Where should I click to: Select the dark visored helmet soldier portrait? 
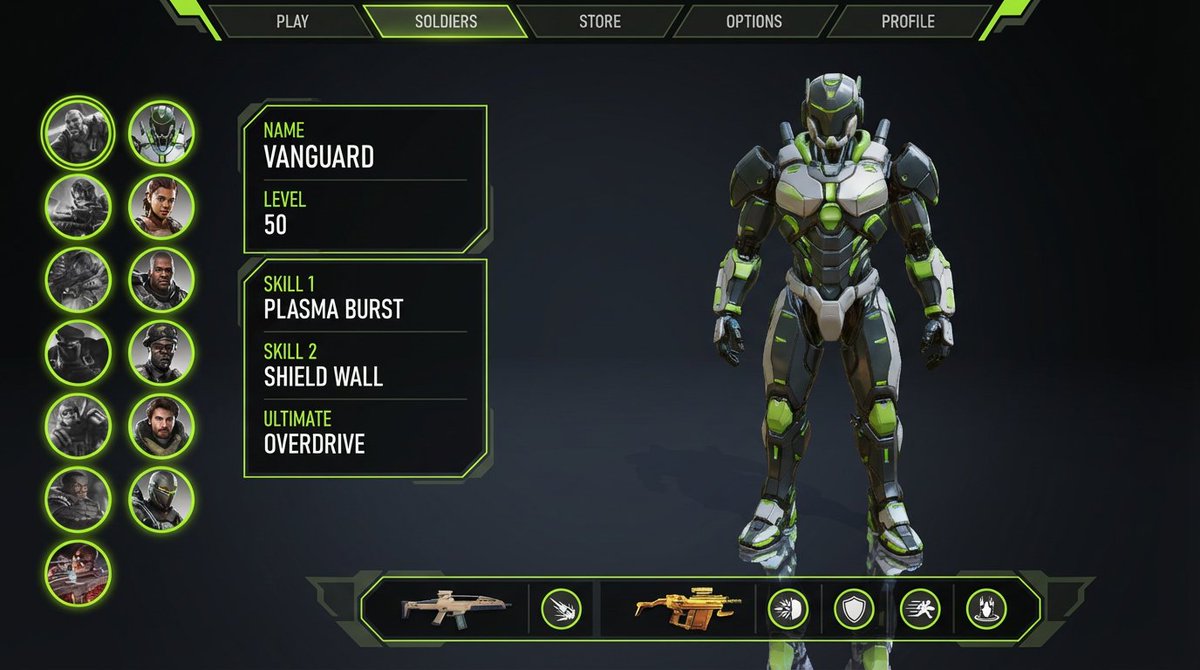161,498
